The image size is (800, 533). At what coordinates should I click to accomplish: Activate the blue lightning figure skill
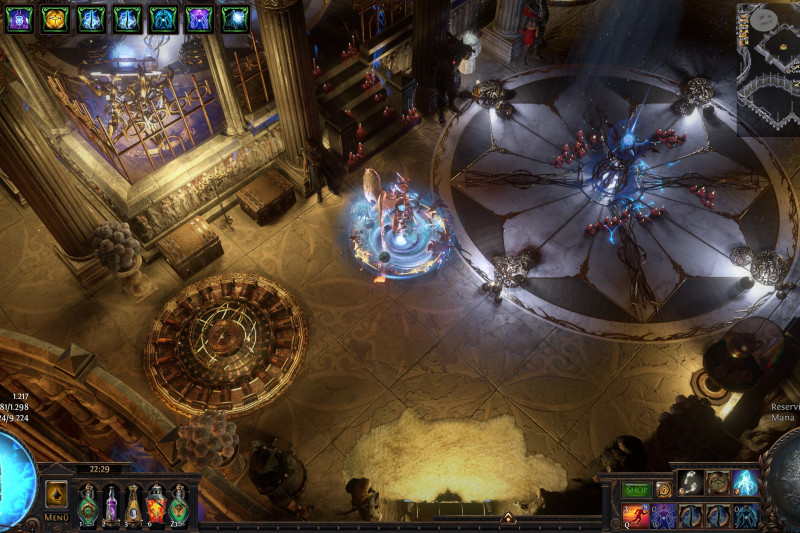tap(745, 482)
